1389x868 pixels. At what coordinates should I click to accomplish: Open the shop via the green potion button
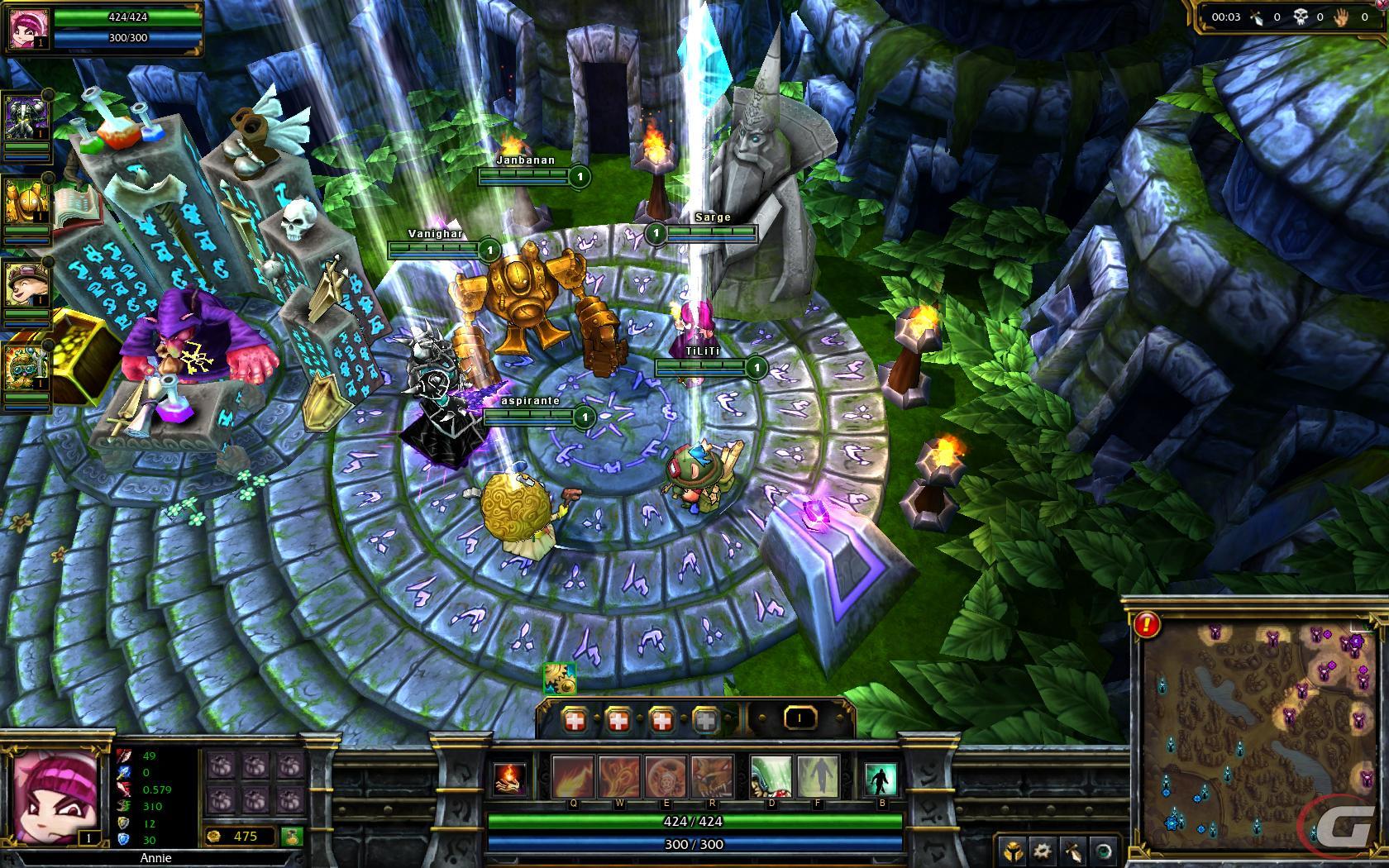click(292, 837)
